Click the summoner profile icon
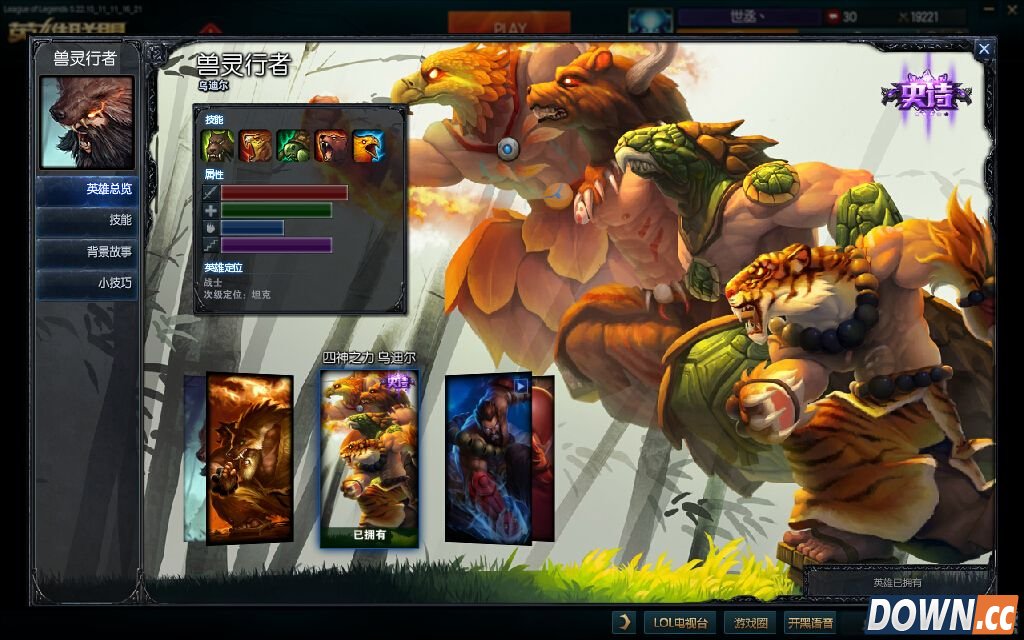Screen dimensions: 1024x640 click(x=652, y=21)
